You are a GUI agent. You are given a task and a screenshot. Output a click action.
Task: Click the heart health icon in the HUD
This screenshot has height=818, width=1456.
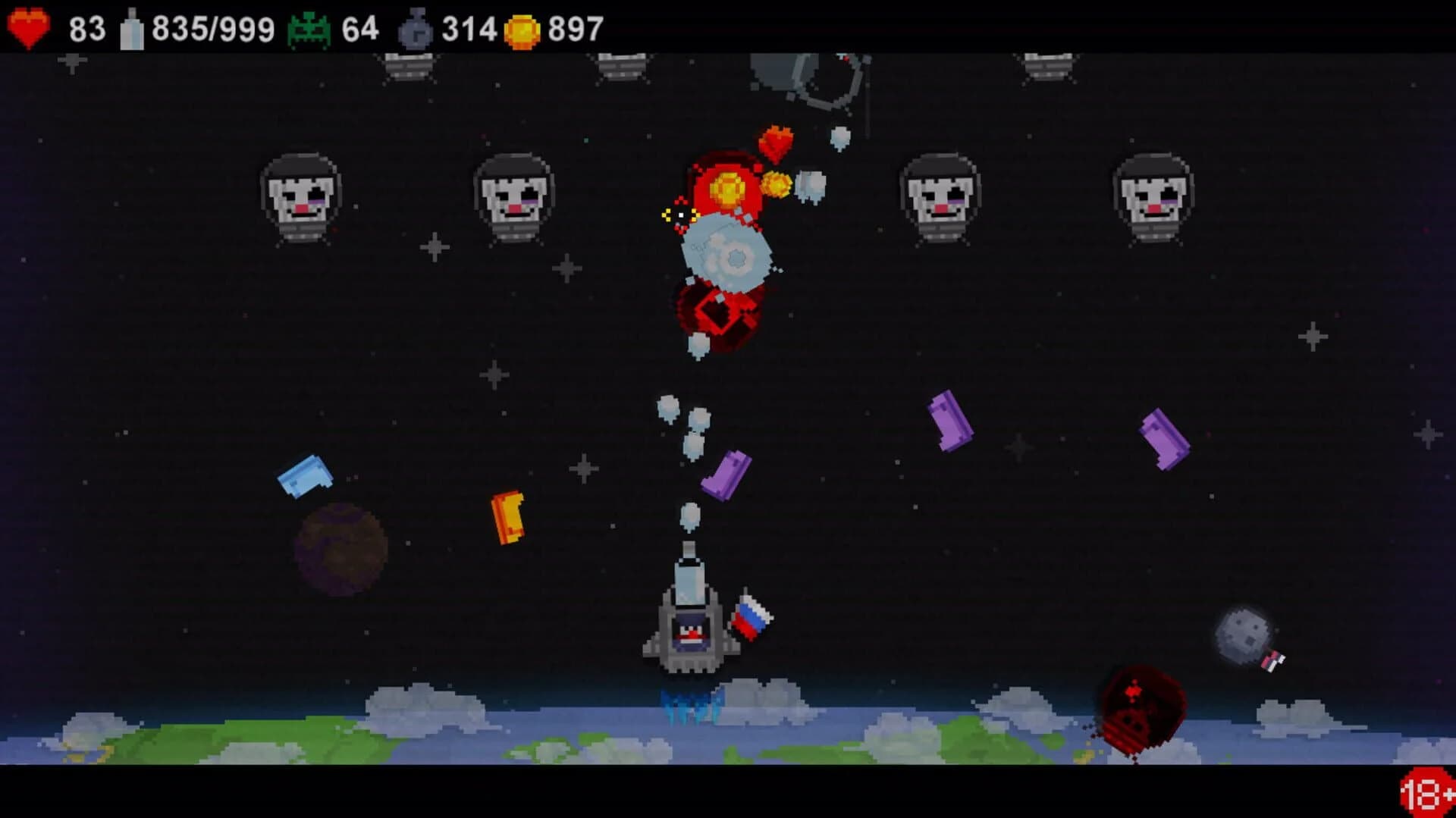(x=29, y=27)
